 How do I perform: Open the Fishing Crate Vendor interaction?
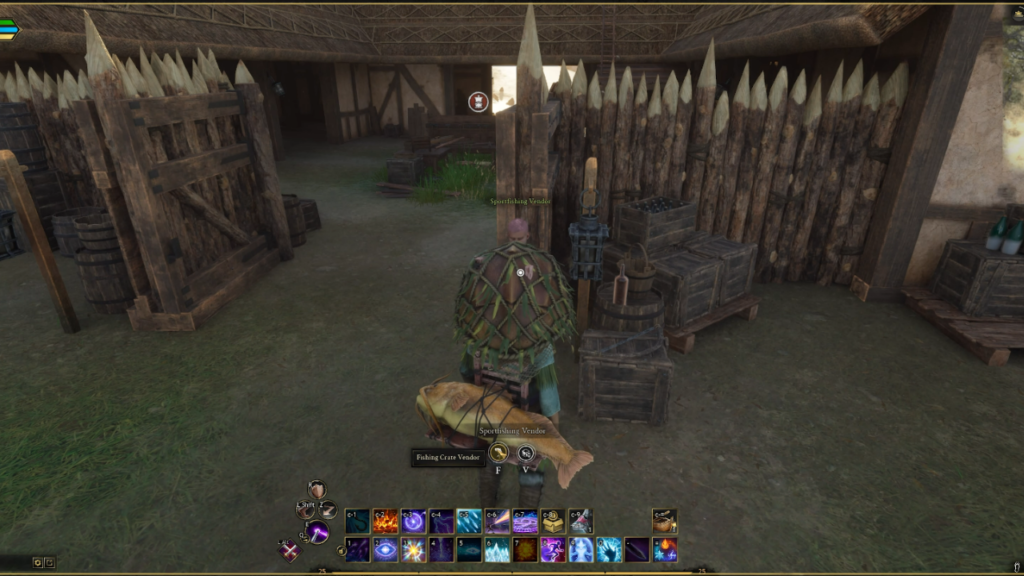point(498,453)
